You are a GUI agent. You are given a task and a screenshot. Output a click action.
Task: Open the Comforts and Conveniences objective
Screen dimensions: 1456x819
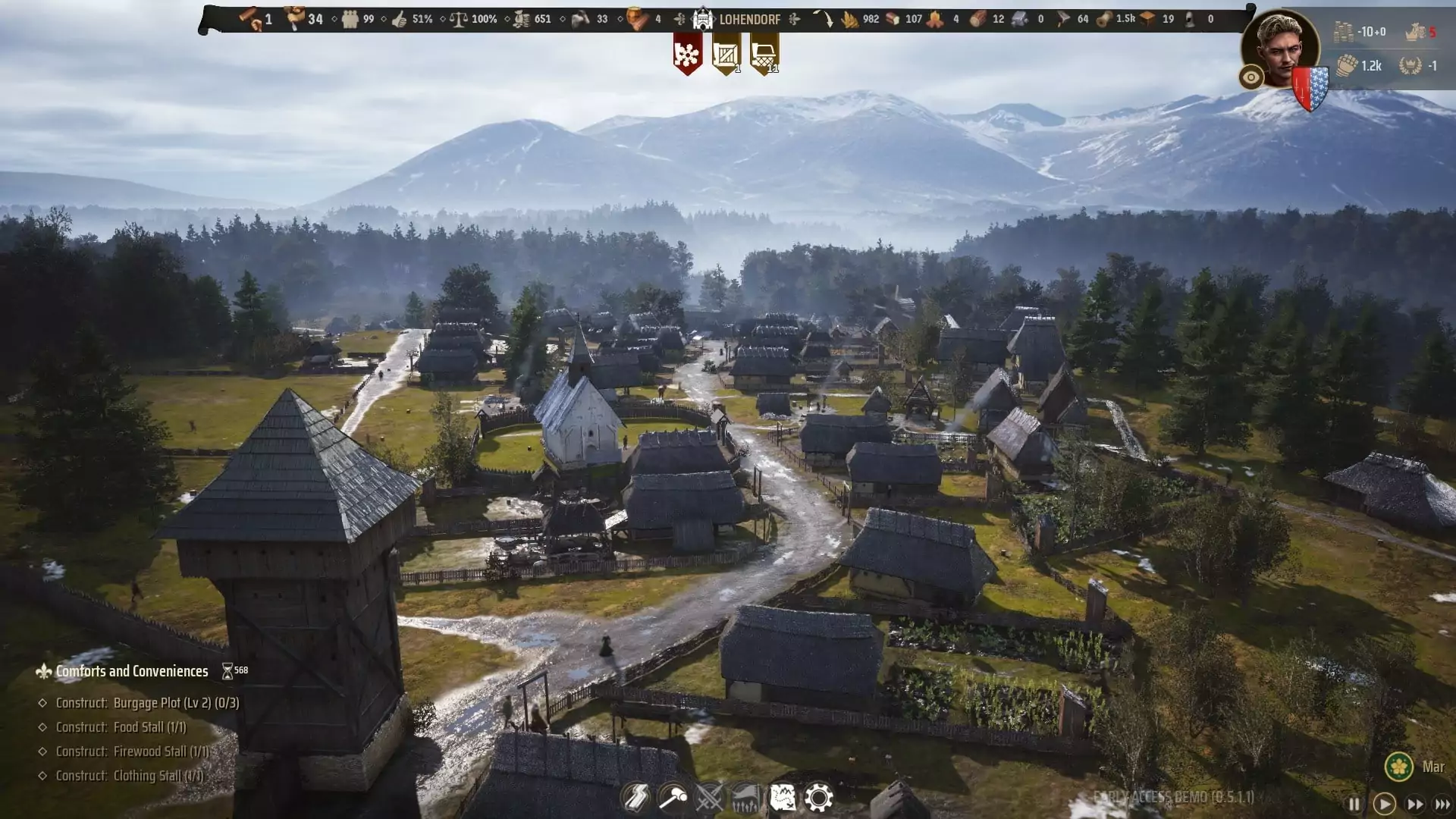click(132, 671)
